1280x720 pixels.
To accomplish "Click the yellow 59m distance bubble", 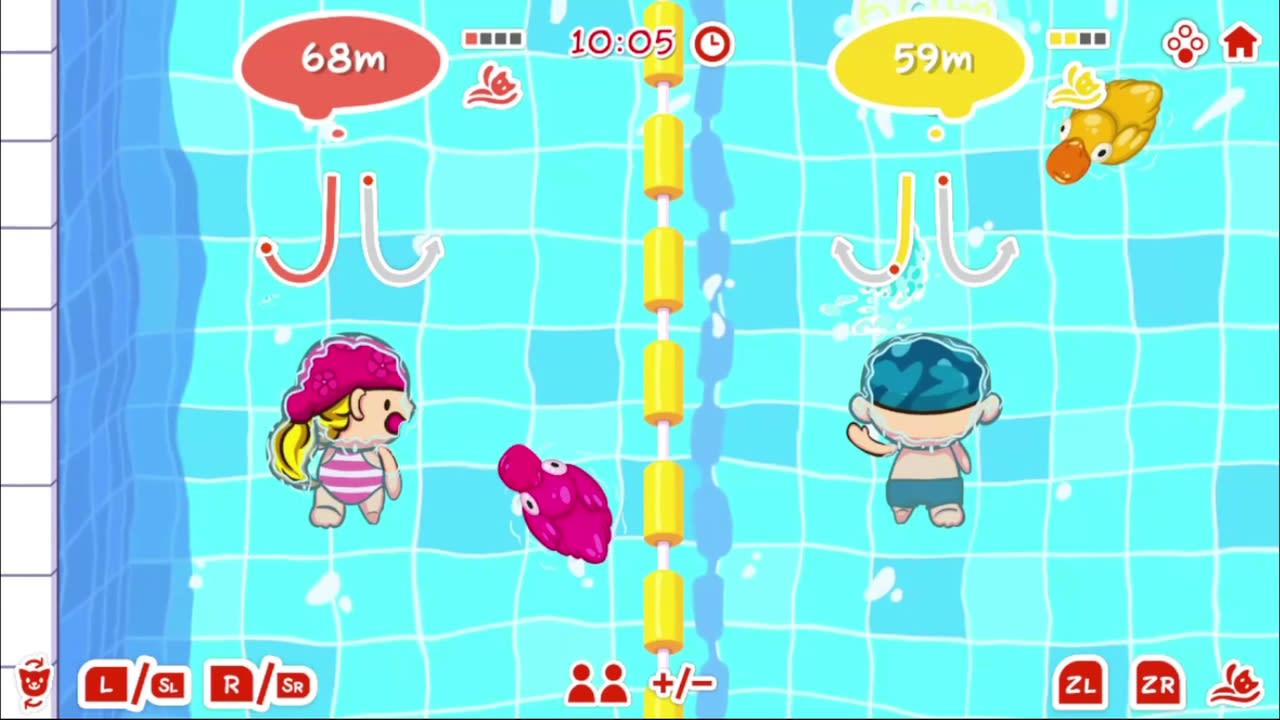I will click(x=932, y=58).
